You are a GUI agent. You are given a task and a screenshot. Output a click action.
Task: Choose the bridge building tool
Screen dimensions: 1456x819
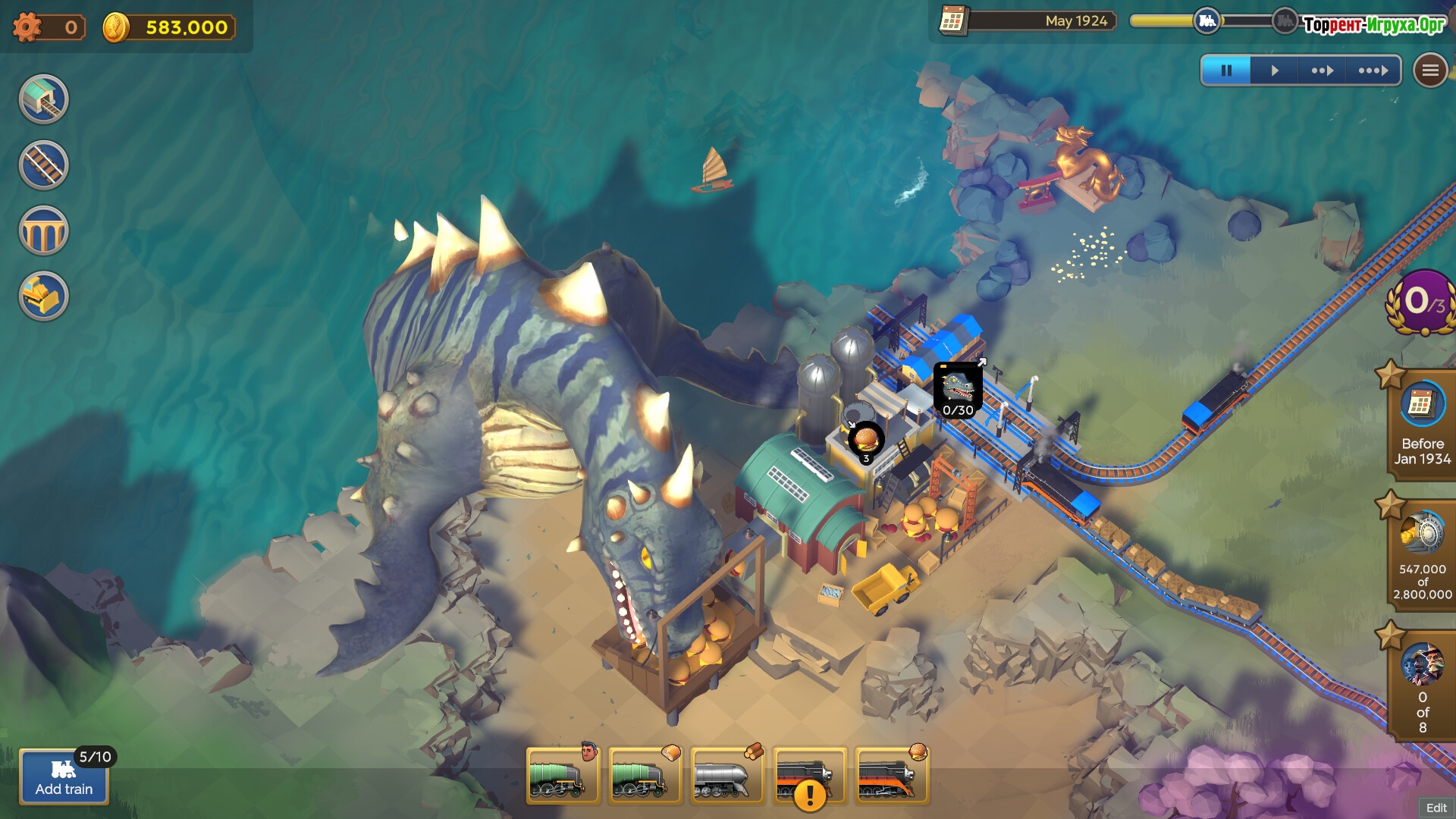coord(43,231)
